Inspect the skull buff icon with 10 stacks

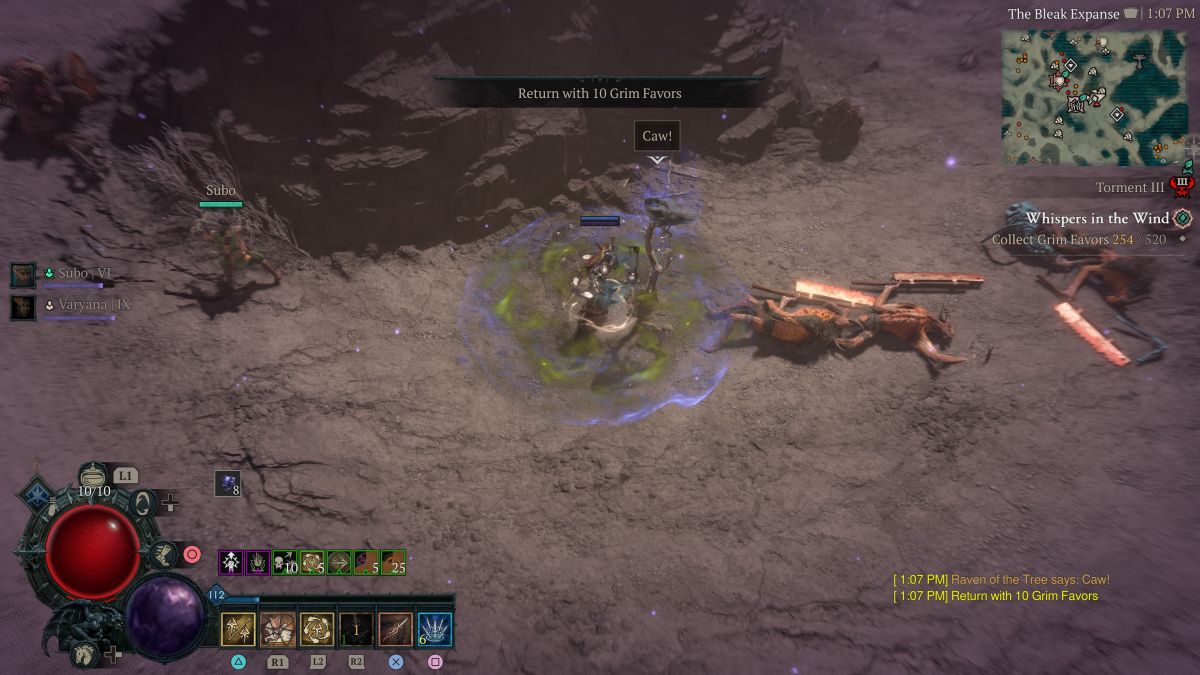point(285,563)
